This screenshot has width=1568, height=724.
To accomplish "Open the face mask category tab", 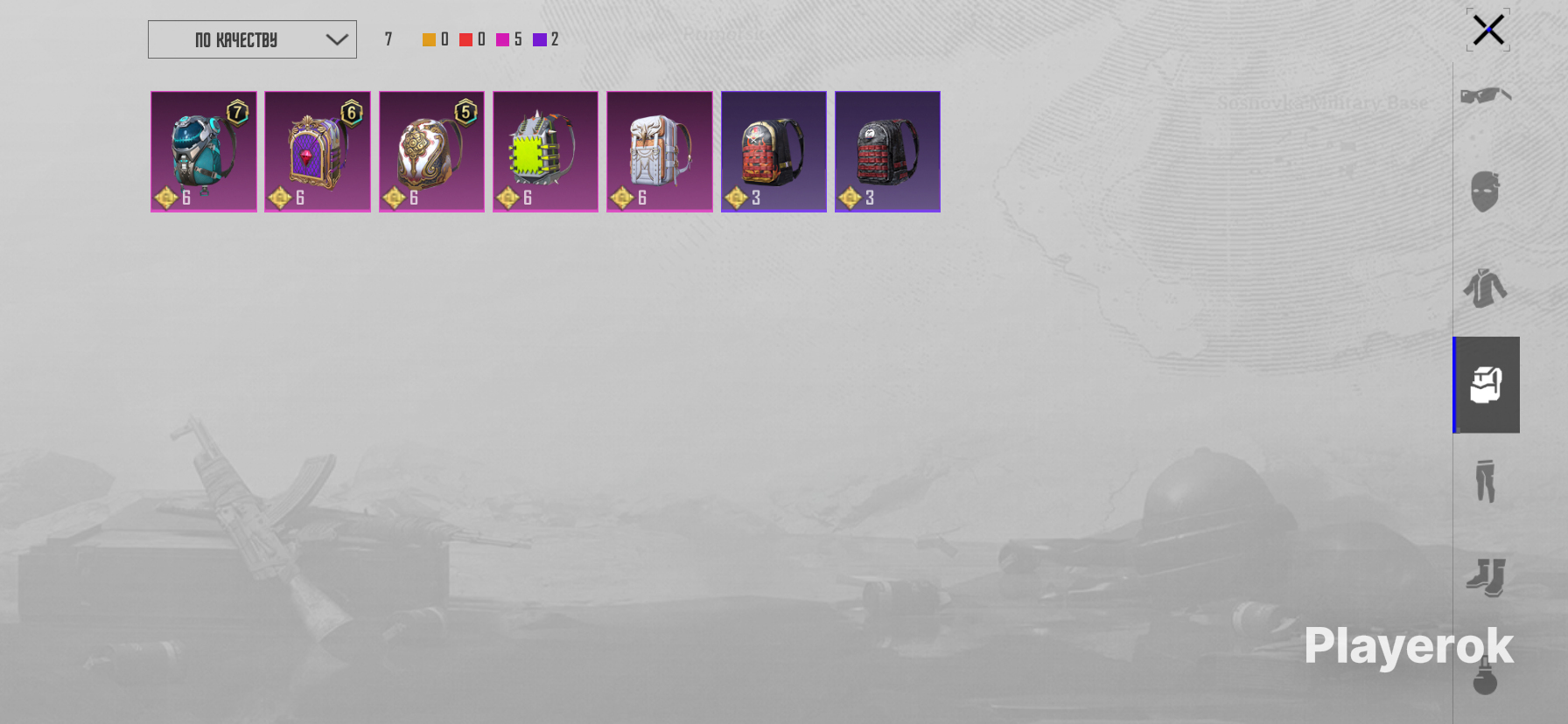I will pos(1486,191).
